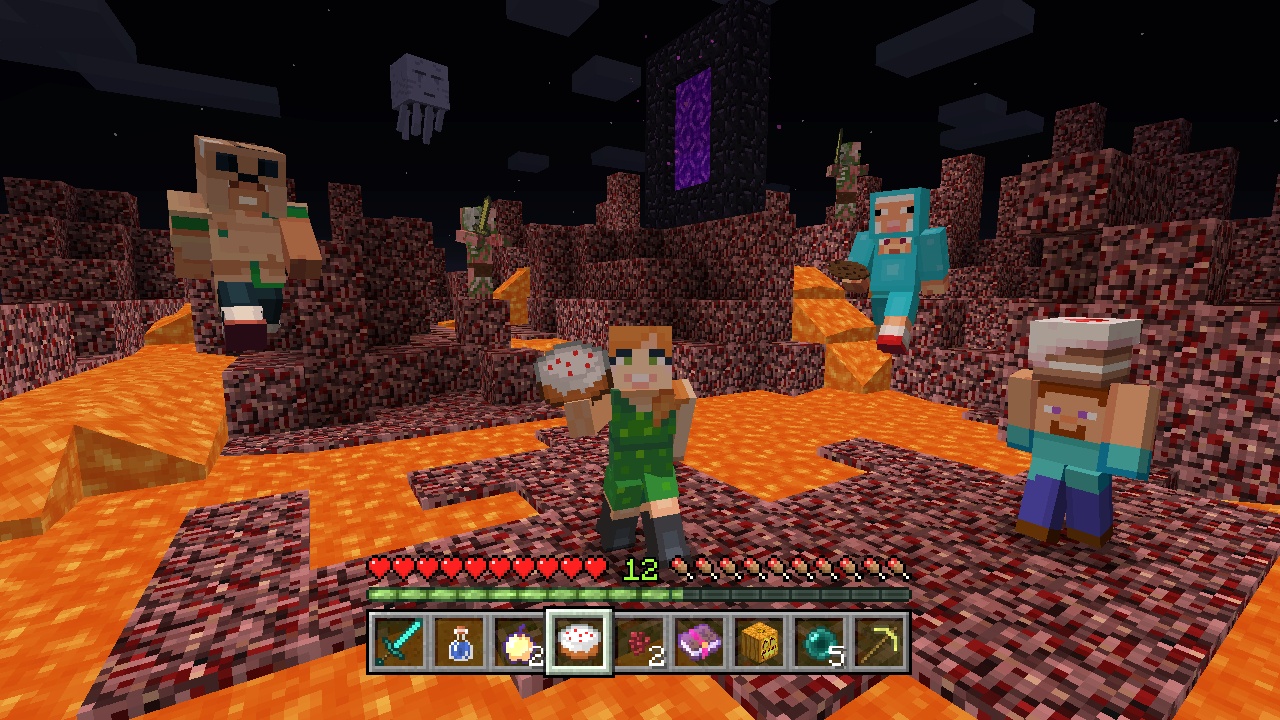Click the leftmost heart in the health bar

[x=380, y=567]
